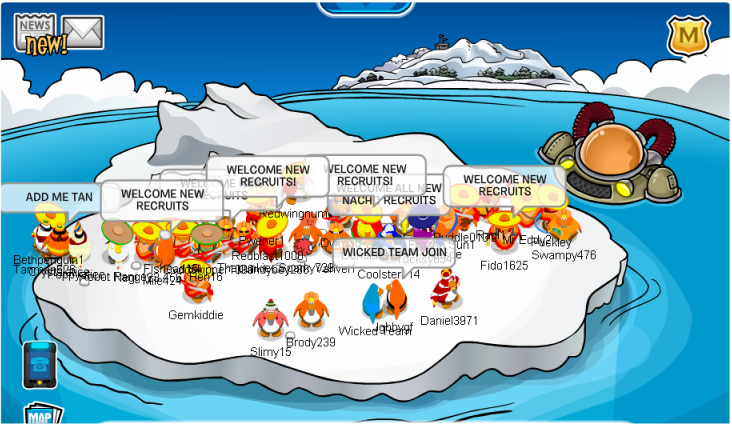Check the mail envelope icon
The image size is (732, 424).
pos(83,32)
